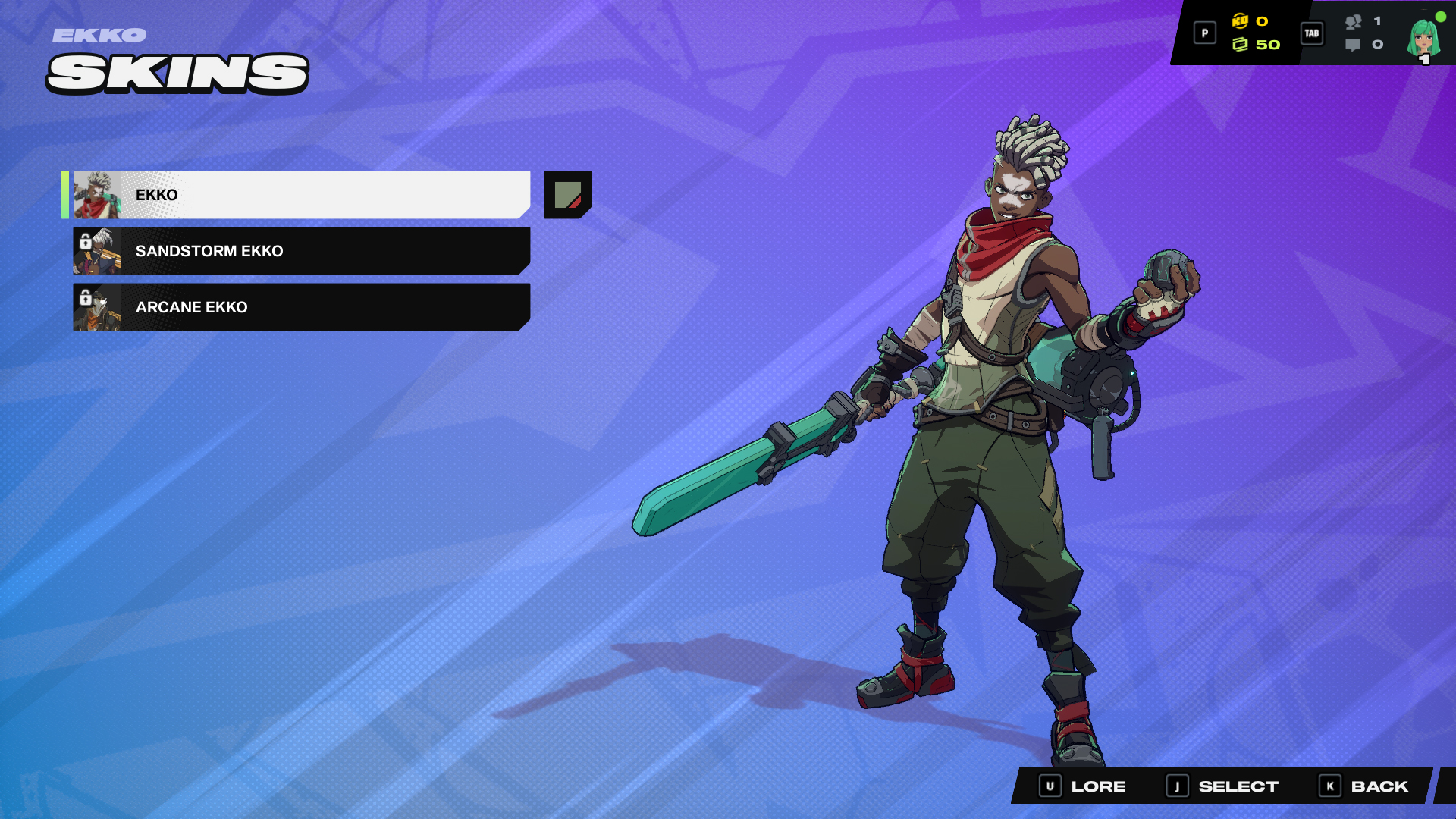Open chat using the speech bubble icon
The height and width of the screenshot is (819, 1456).
click(x=1352, y=45)
